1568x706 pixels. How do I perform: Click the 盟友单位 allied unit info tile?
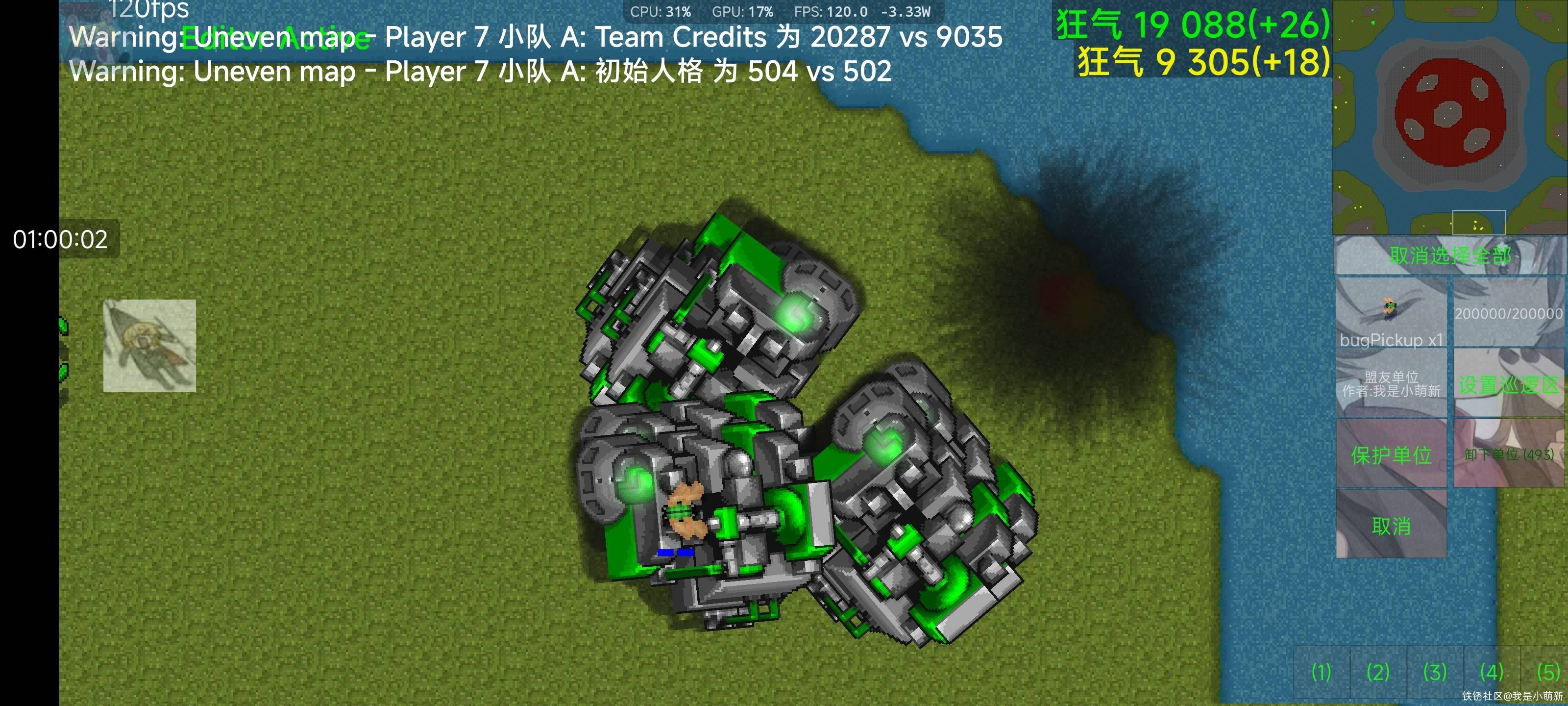(1391, 384)
